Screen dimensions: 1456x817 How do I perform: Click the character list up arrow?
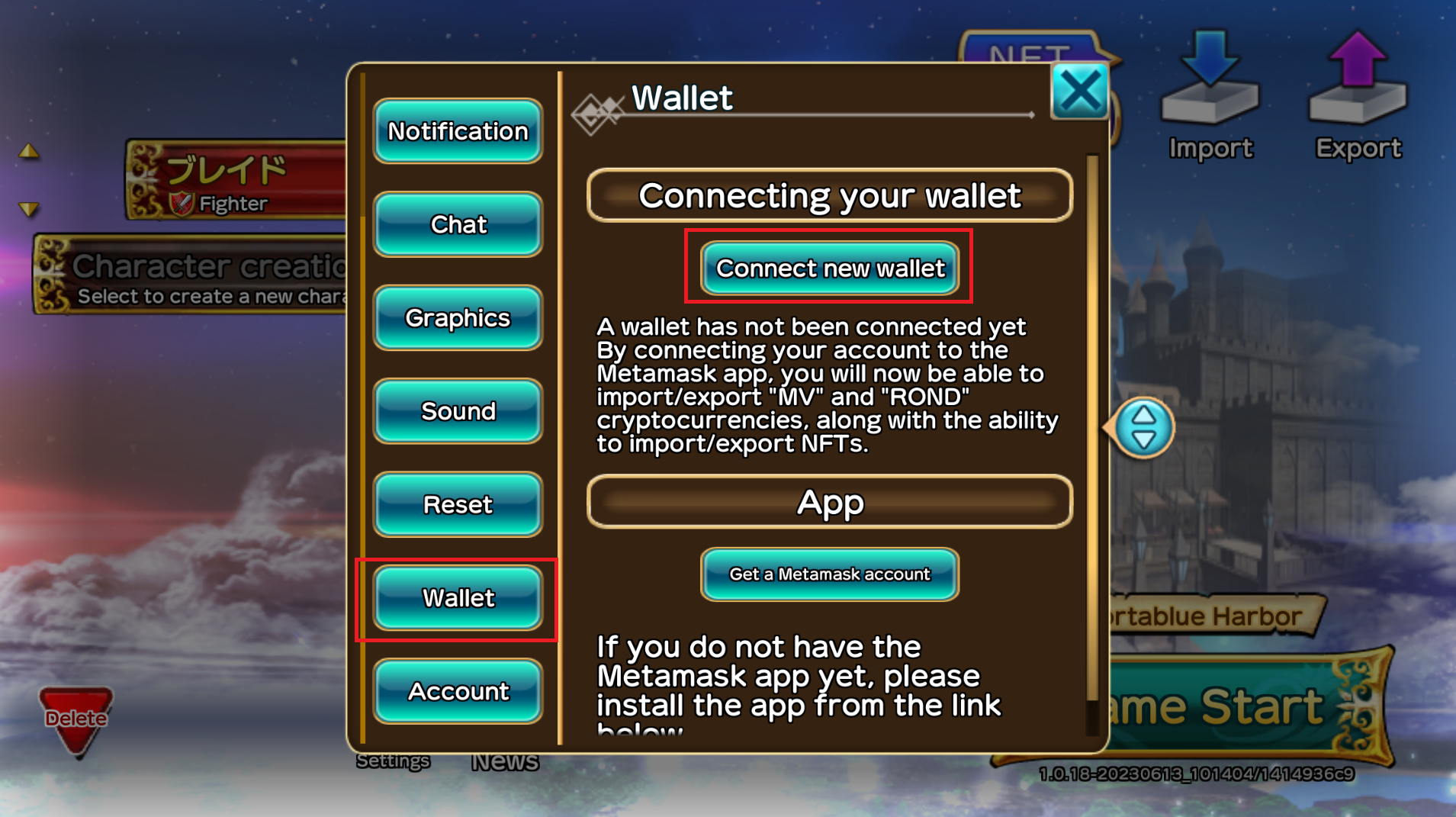(29, 151)
